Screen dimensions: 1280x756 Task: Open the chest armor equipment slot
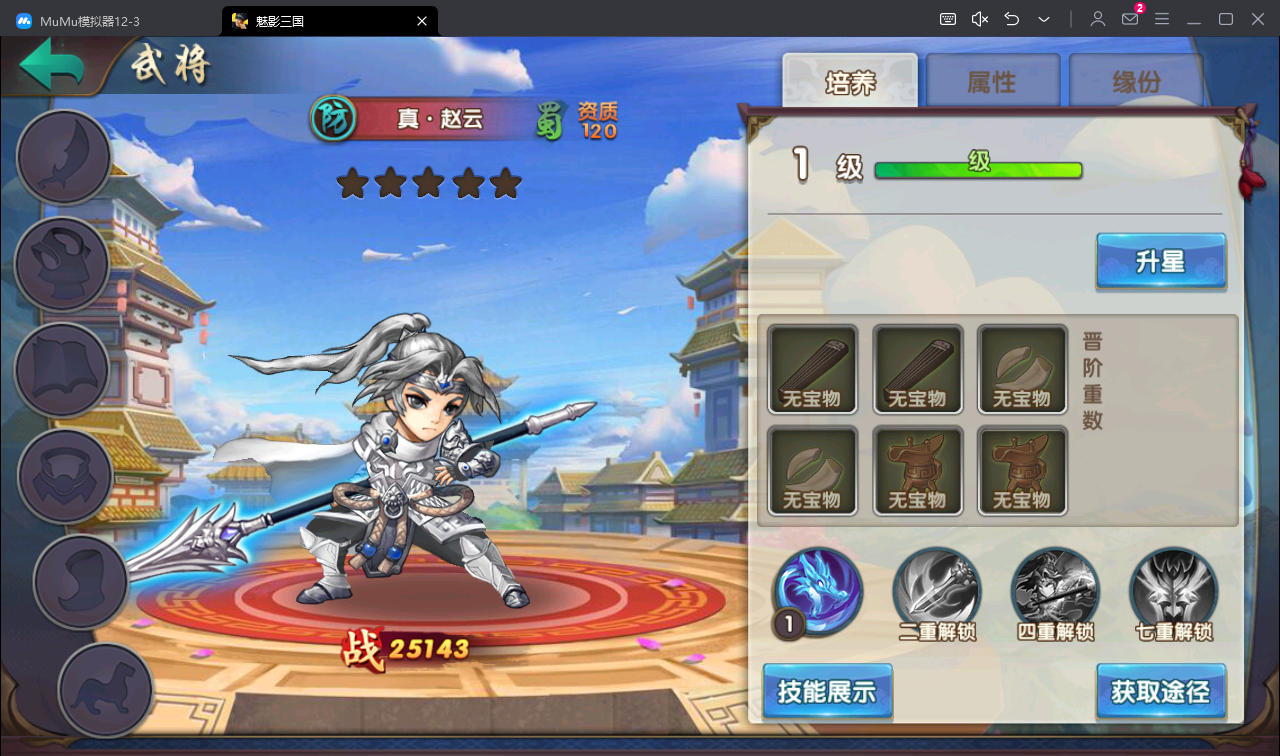(64, 476)
